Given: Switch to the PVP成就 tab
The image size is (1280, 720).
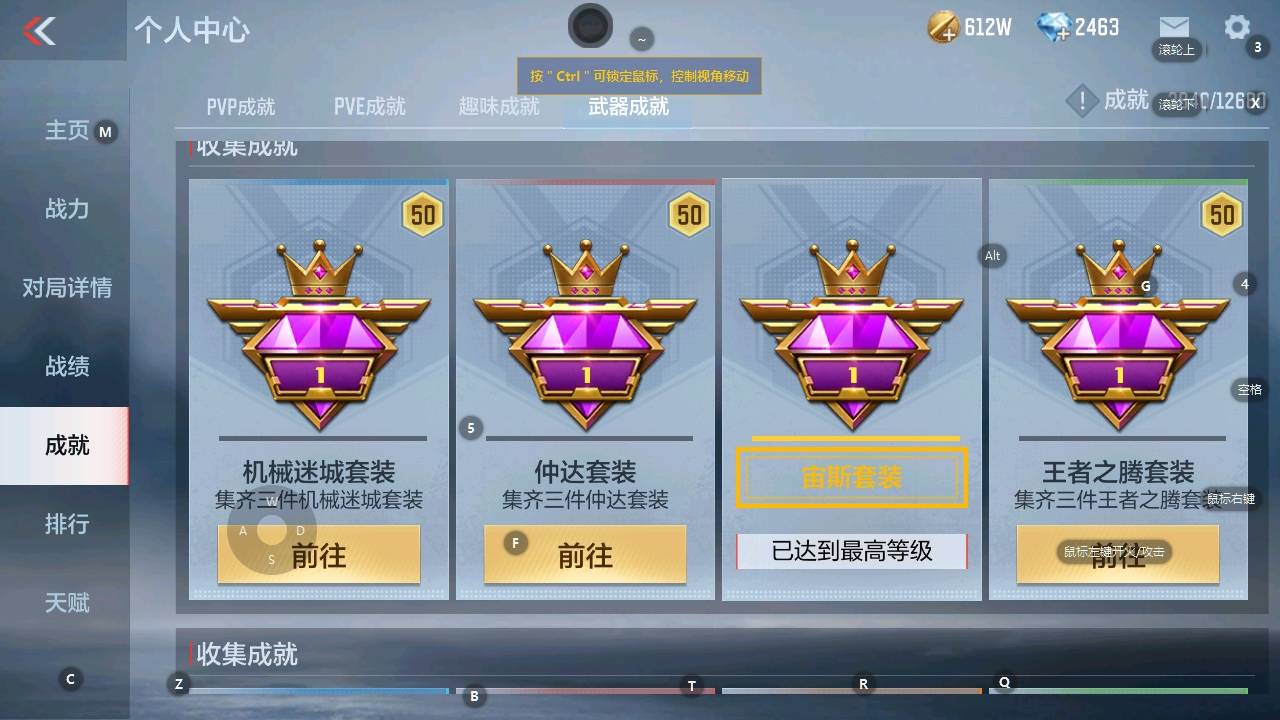Looking at the screenshot, I should point(240,106).
